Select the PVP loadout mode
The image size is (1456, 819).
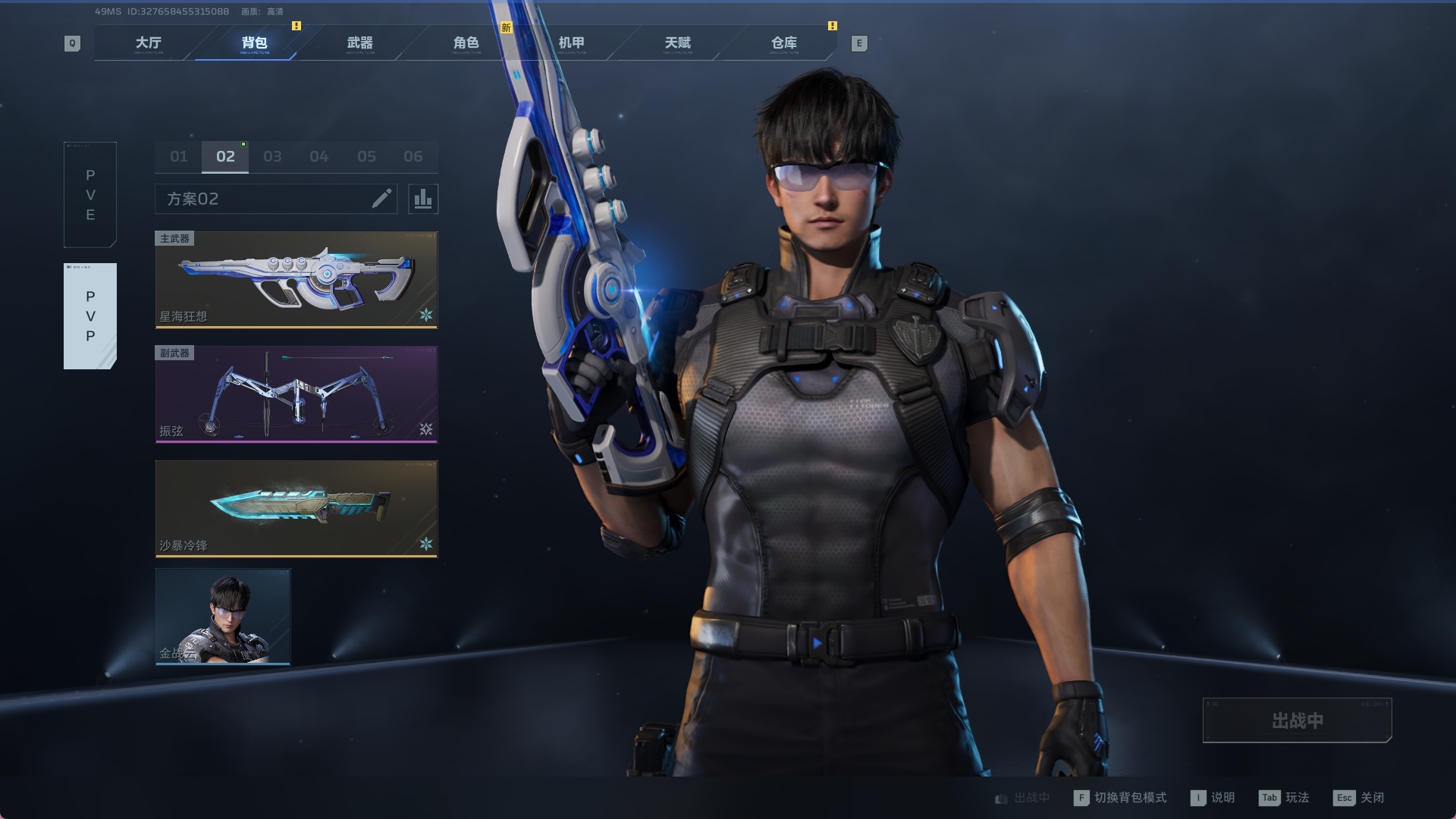90,316
